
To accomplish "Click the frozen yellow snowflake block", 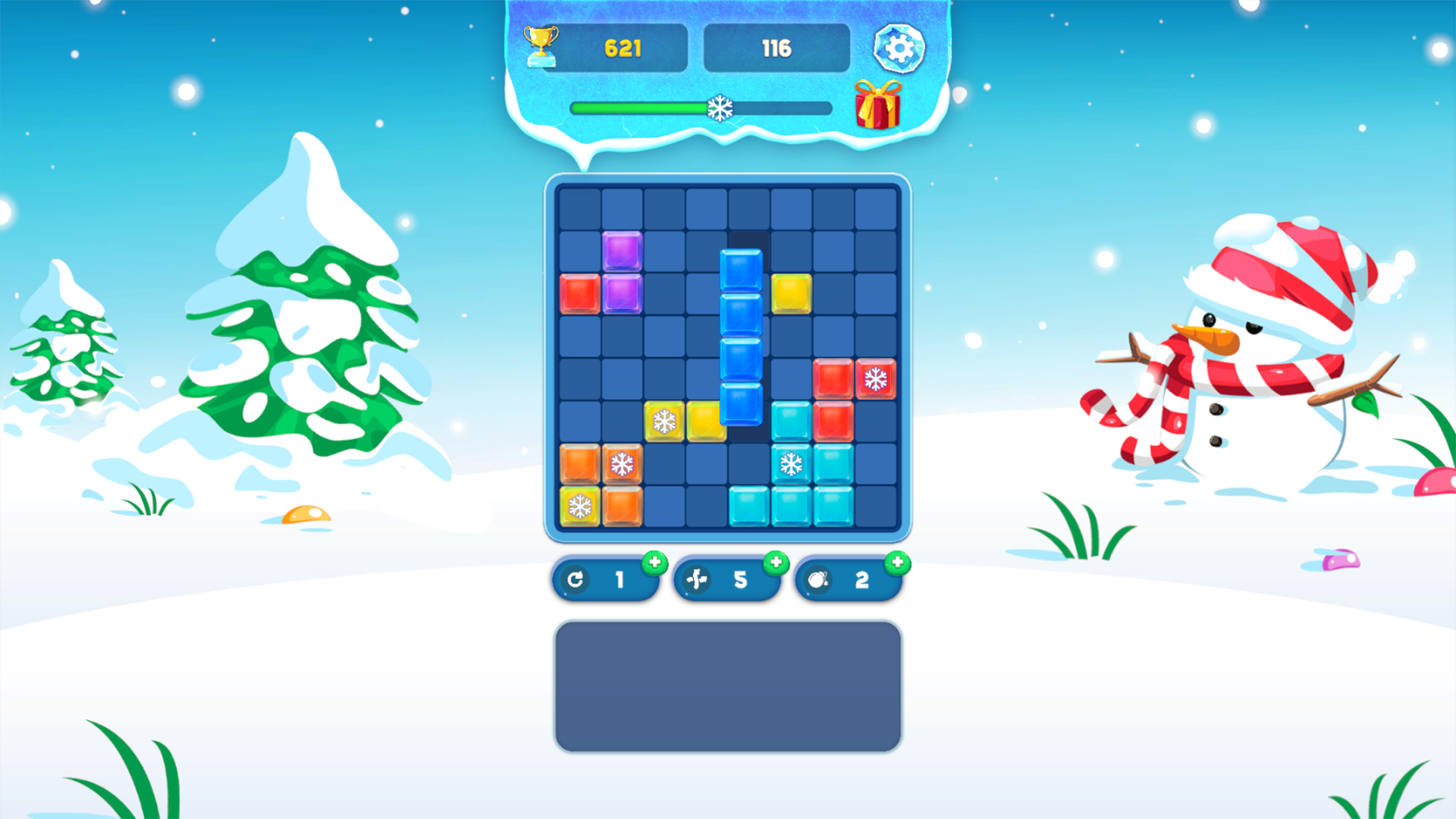I will pos(664,421).
